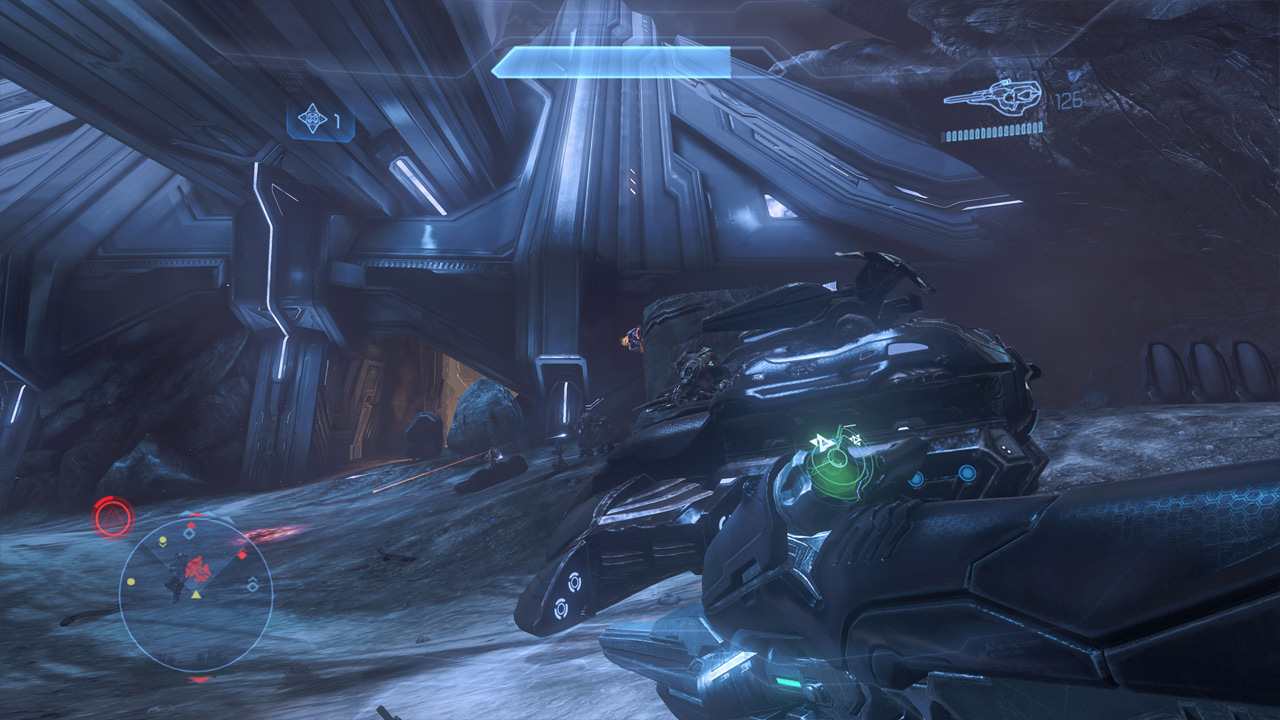Click the red ring indicator beside radar
This screenshot has height=720, width=1280.
click(113, 517)
